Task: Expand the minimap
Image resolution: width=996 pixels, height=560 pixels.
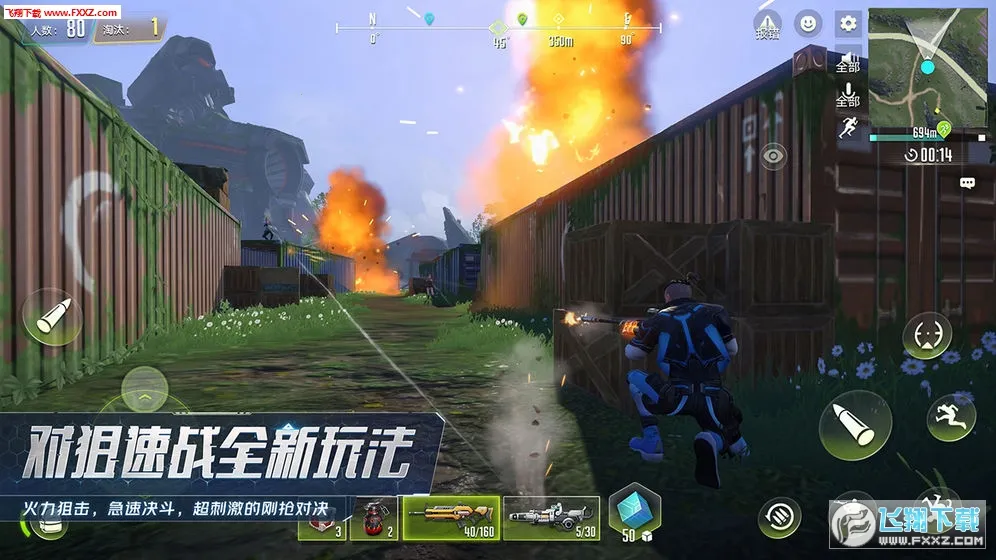Action: (927, 70)
